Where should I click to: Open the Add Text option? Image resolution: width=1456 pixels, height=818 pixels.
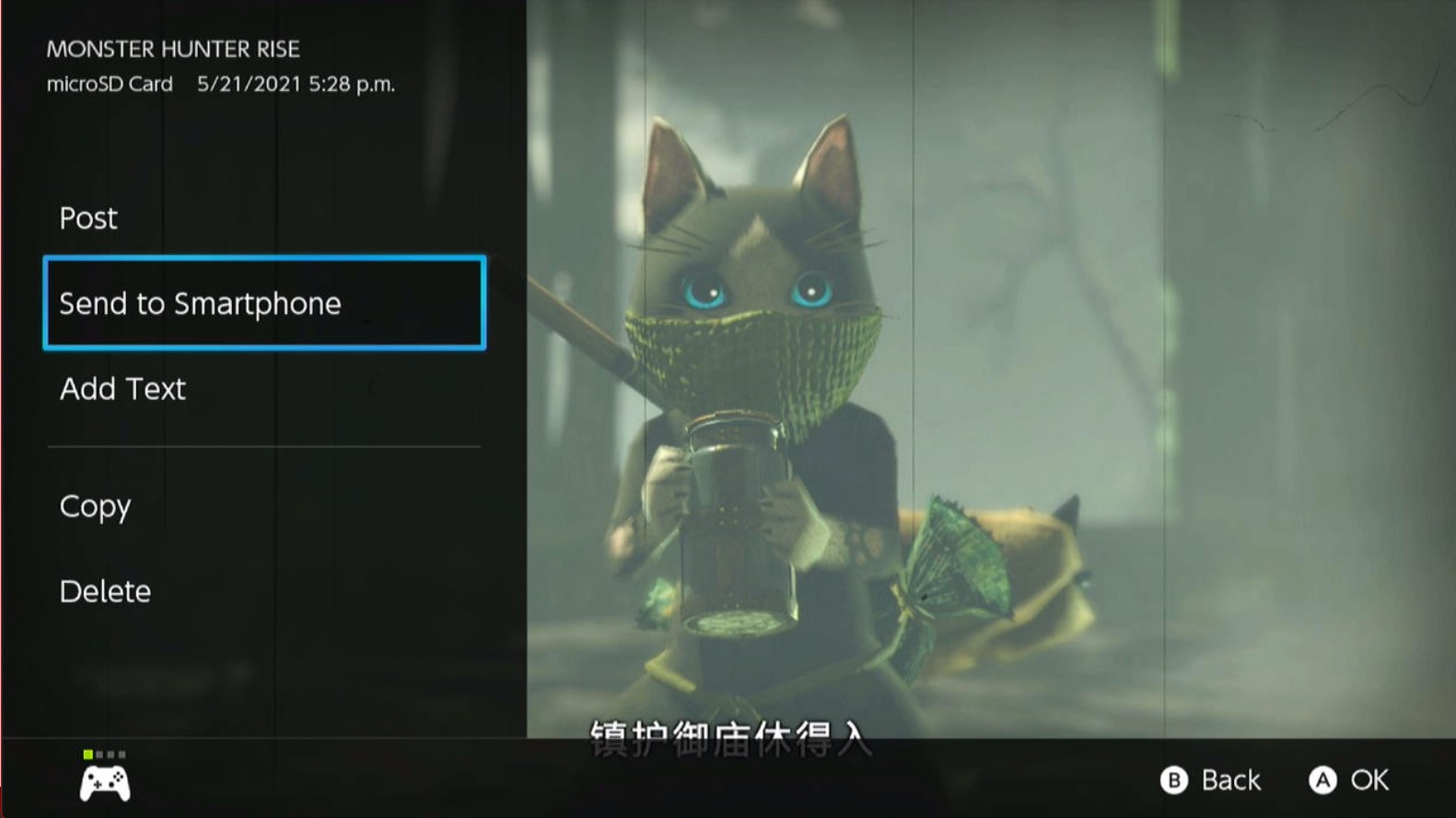click(122, 389)
